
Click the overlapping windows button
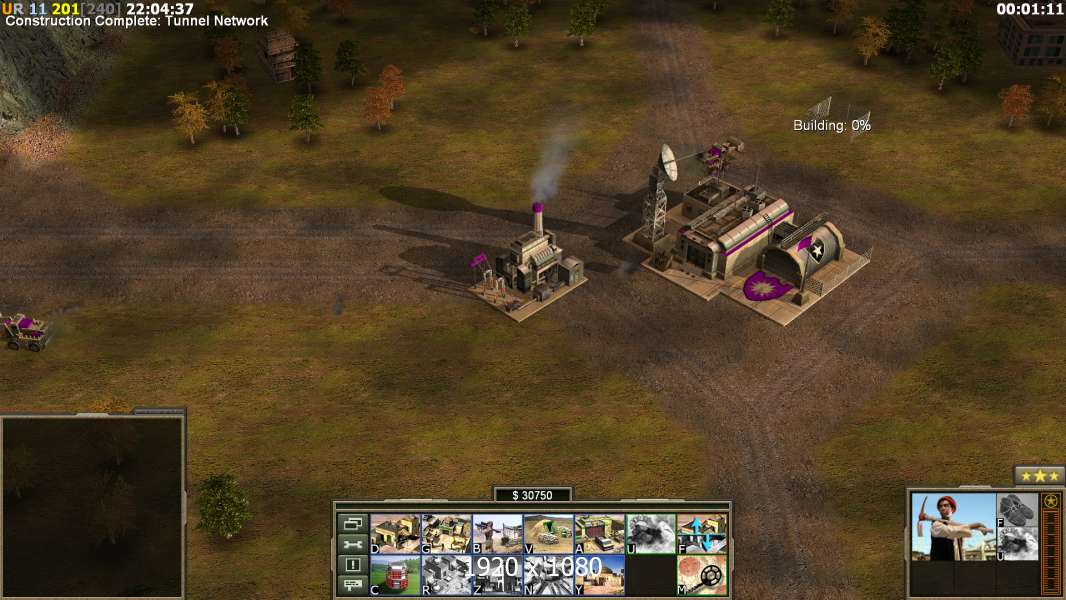(x=352, y=523)
